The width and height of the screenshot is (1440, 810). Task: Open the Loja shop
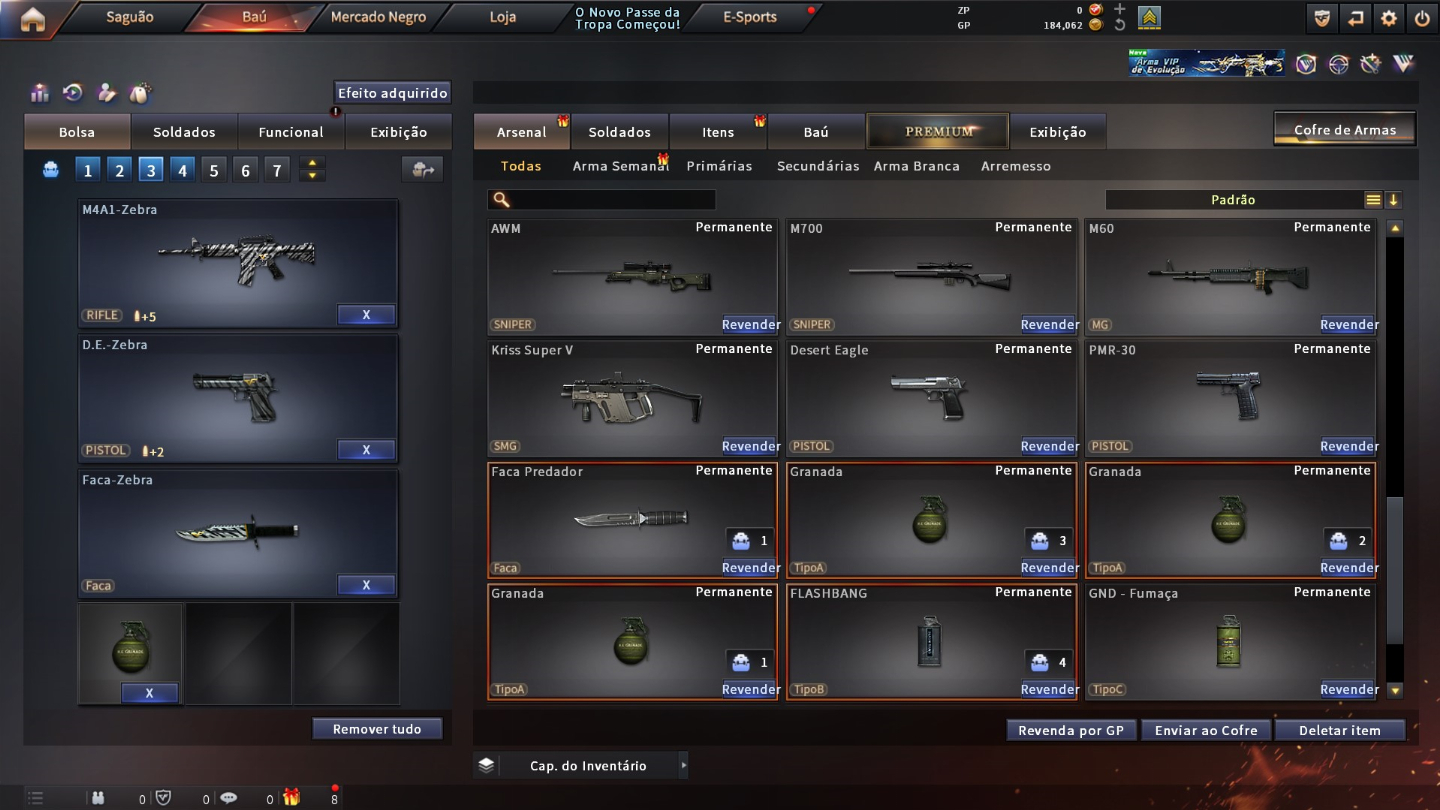pos(503,17)
